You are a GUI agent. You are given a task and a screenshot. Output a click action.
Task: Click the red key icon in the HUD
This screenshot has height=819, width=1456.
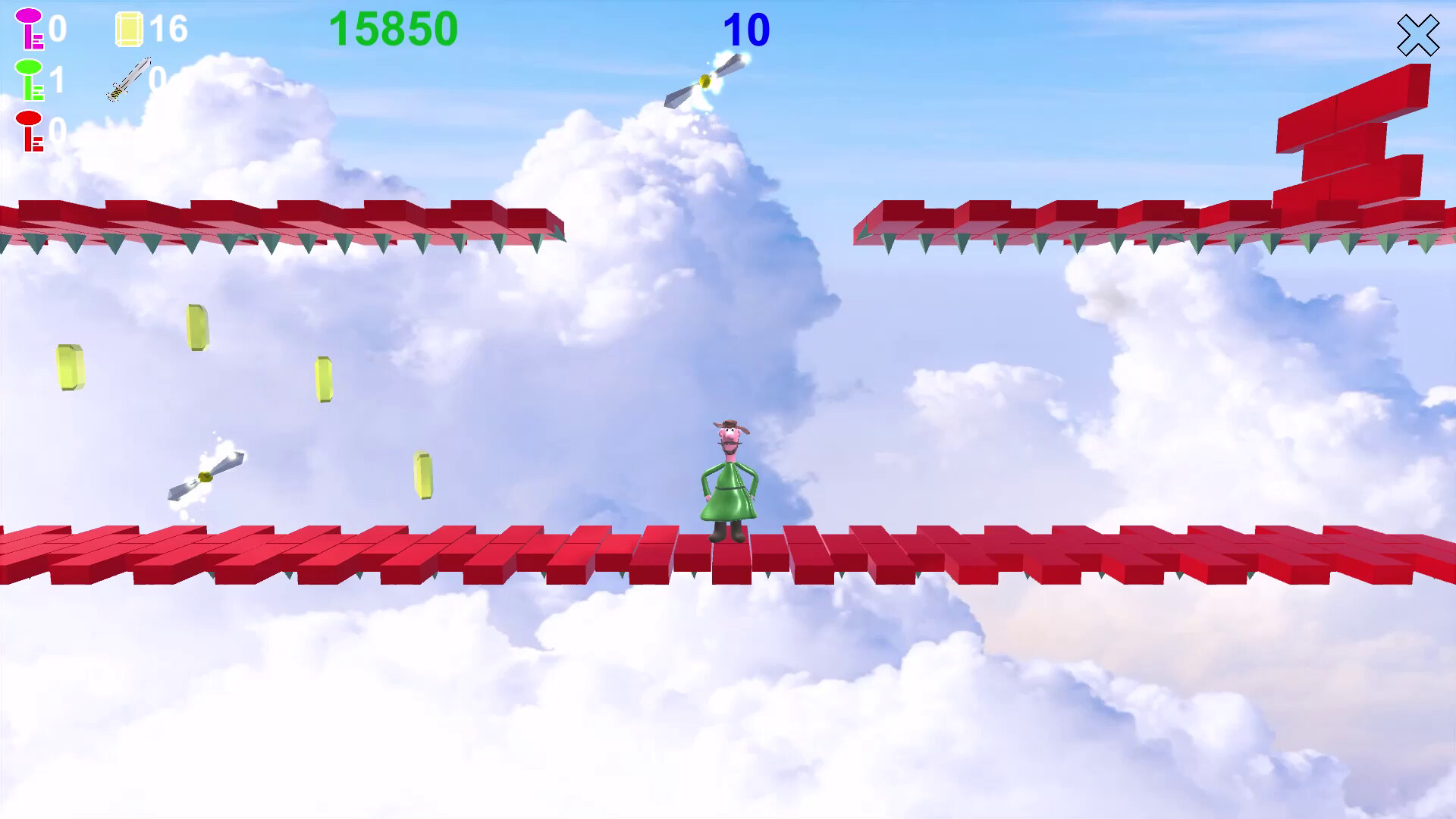pyautogui.click(x=29, y=130)
